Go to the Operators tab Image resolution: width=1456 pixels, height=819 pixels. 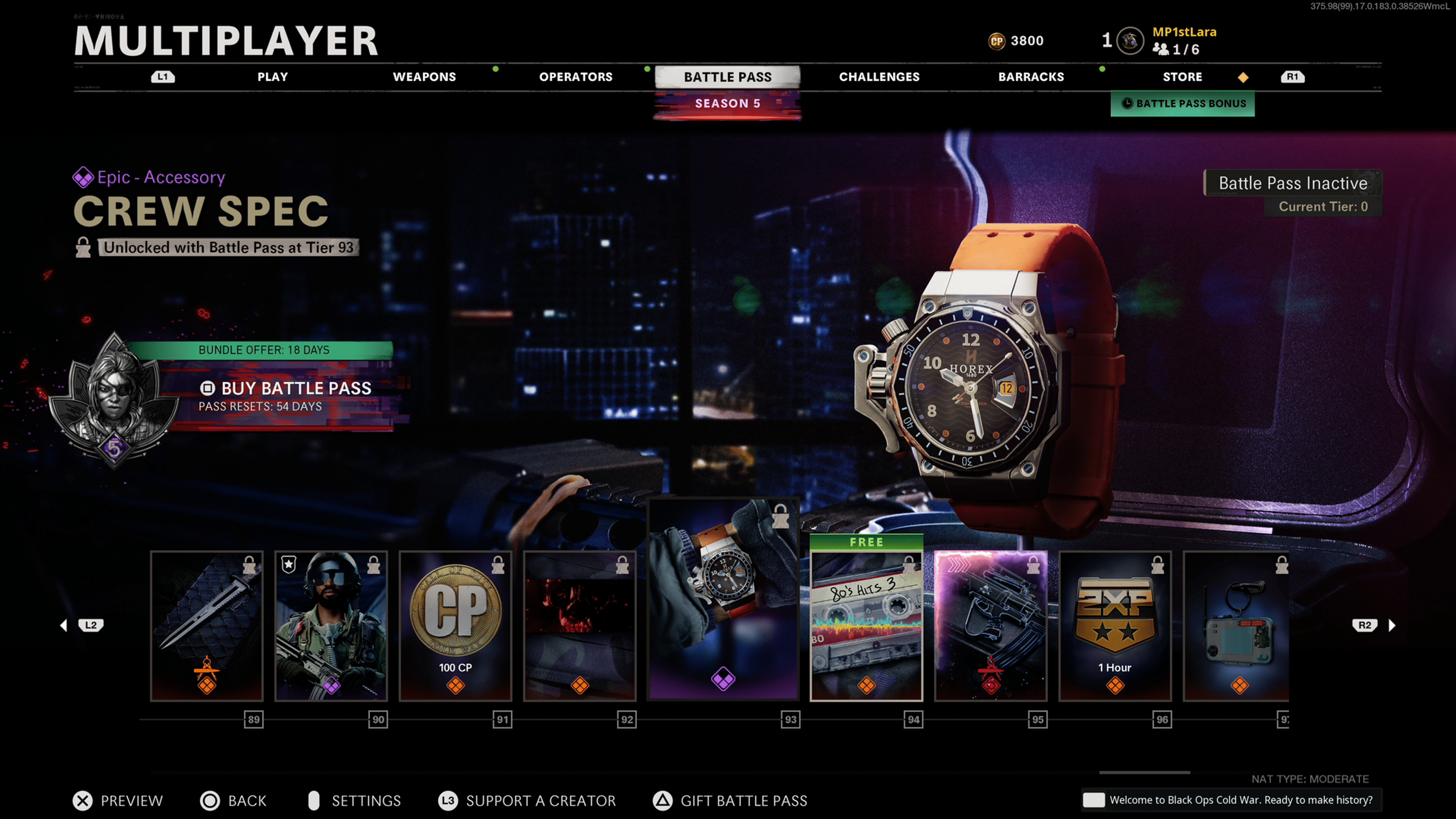576,77
